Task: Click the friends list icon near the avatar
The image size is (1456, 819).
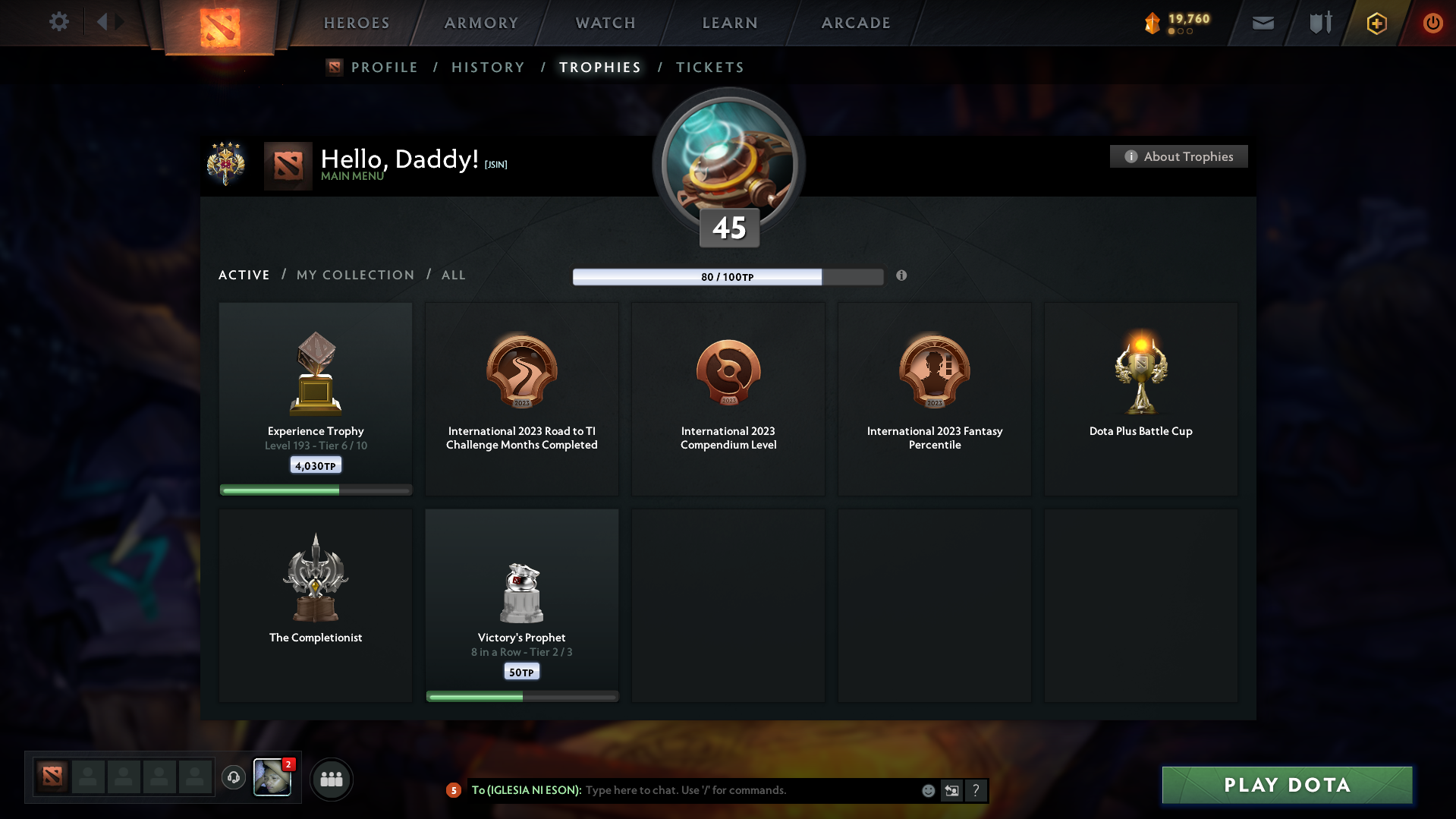Action: click(331, 779)
